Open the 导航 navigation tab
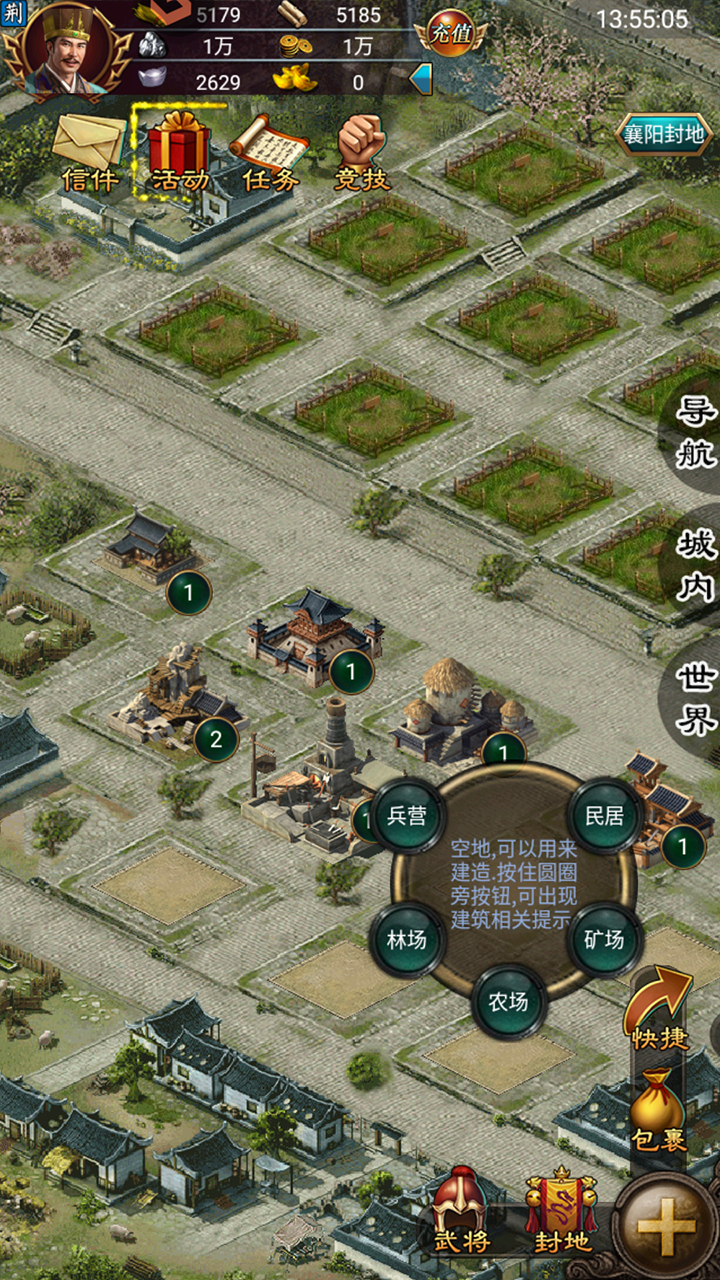The height and width of the screenshot is (1280, 720). point(696,432)
